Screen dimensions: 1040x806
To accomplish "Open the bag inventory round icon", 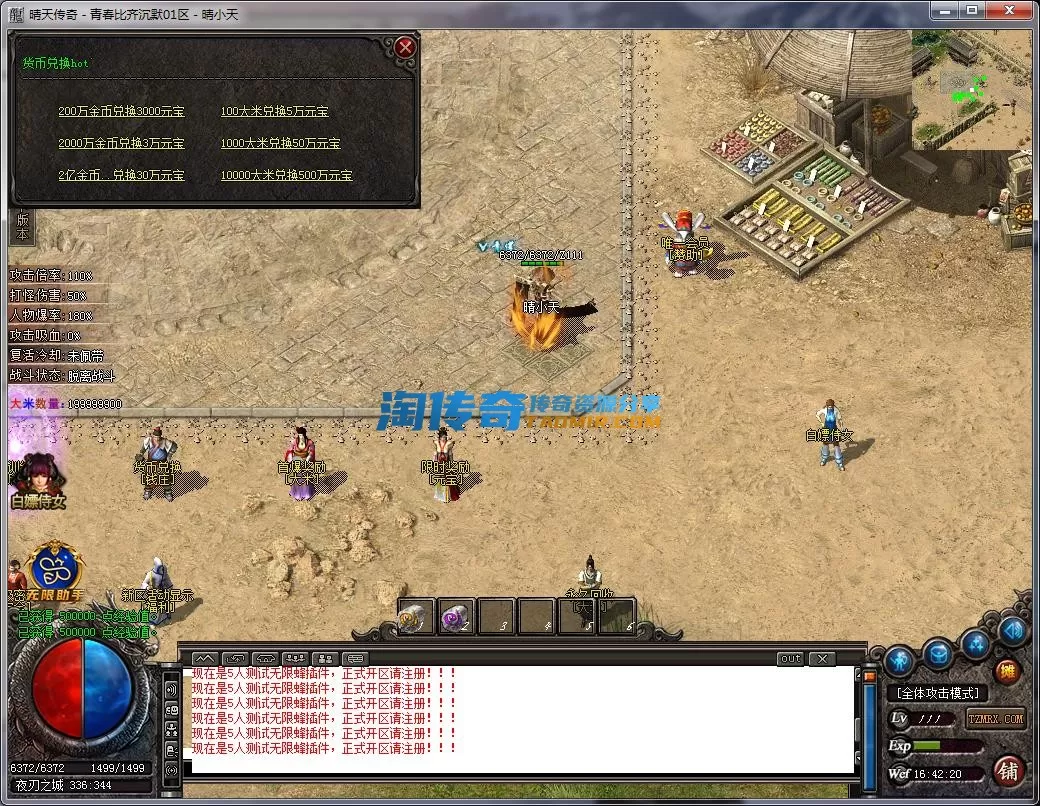I will tap(938, 654).
